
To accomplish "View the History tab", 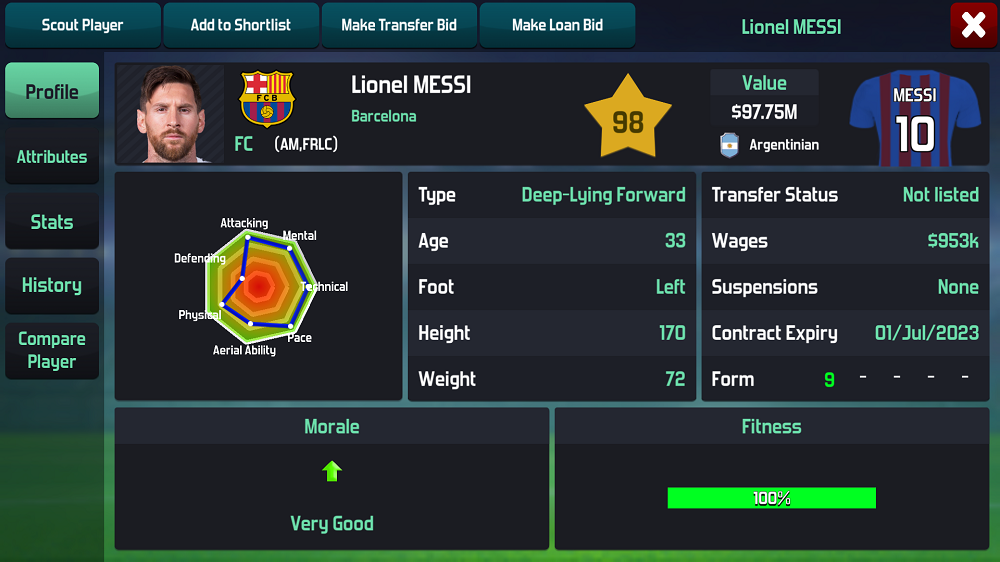I will coord(52,285).
